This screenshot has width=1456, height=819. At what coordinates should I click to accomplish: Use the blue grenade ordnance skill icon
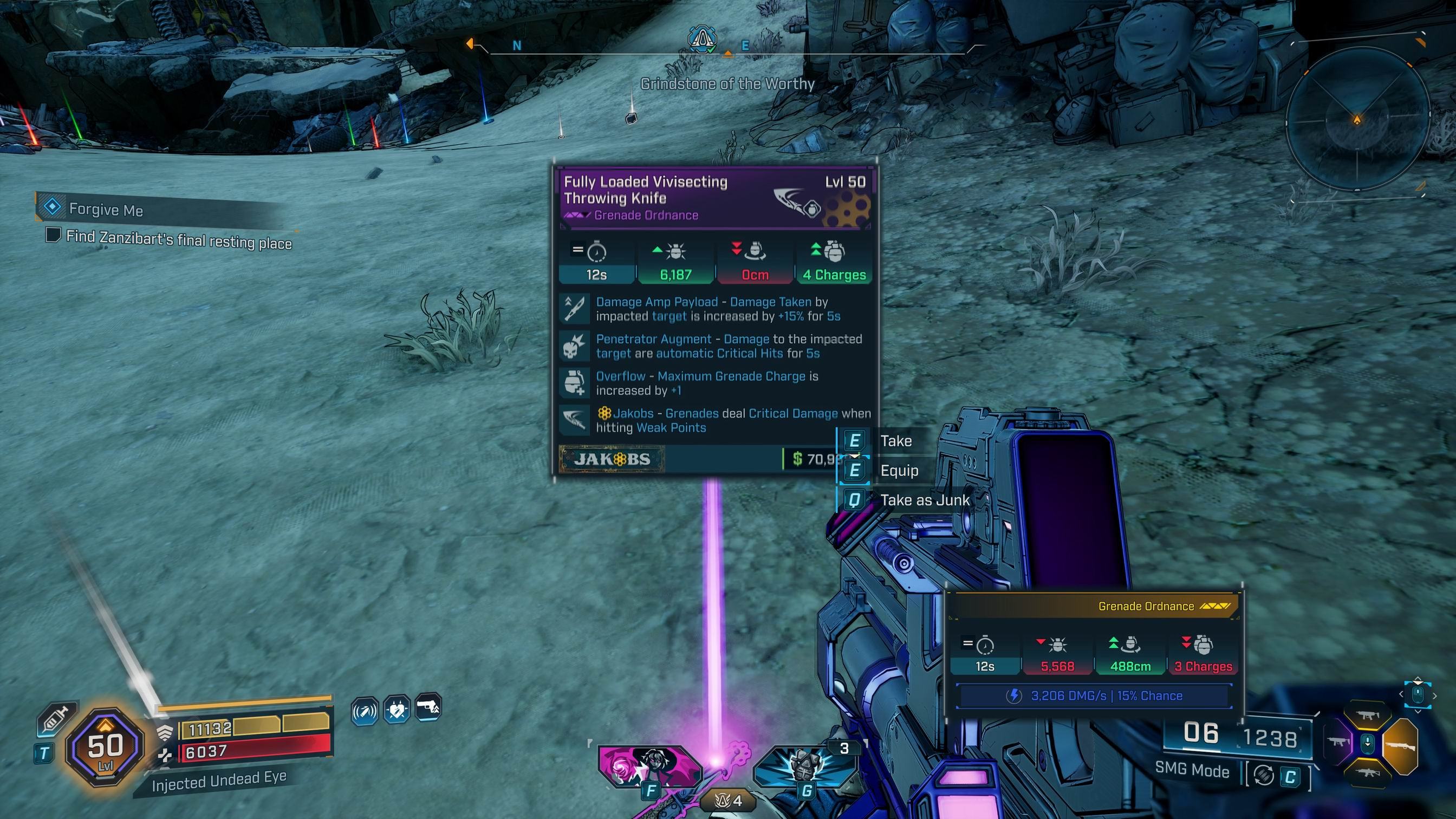pyautogui.click(x=805, y=766)
